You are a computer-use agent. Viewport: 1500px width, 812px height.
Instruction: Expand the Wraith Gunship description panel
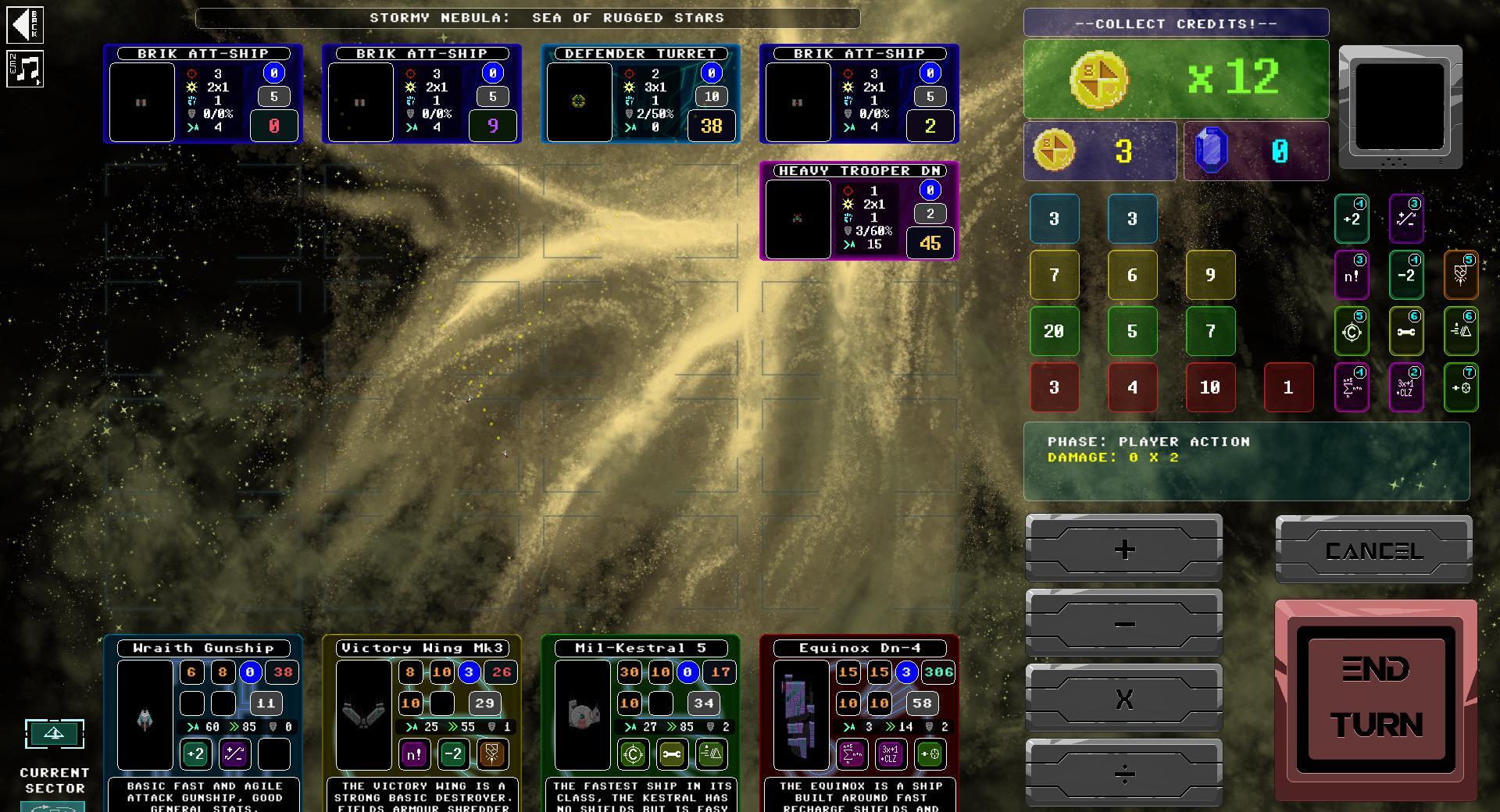pos(202,796)
